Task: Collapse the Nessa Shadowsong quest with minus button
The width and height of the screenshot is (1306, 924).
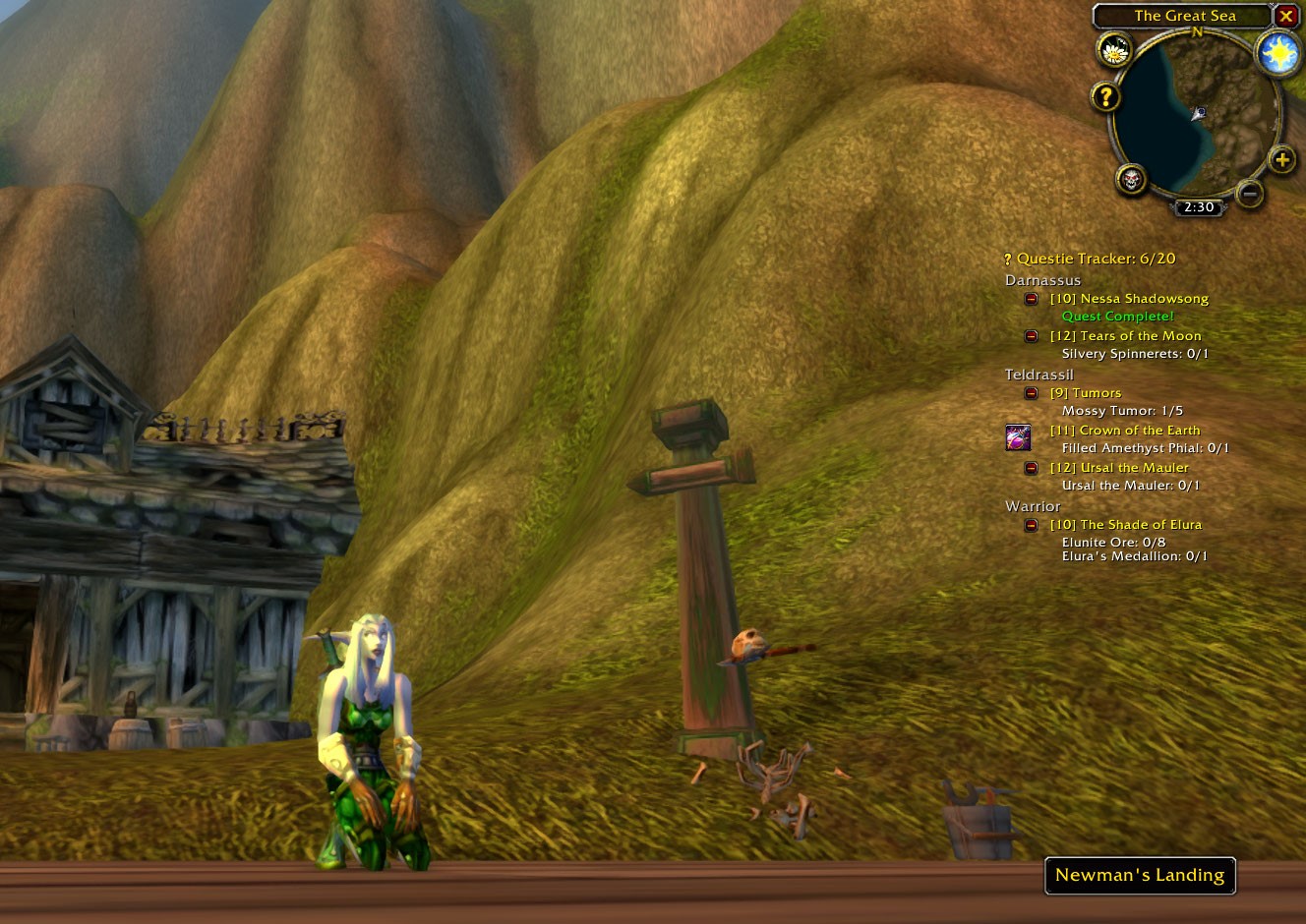Action: click(x=1031, y=299)
